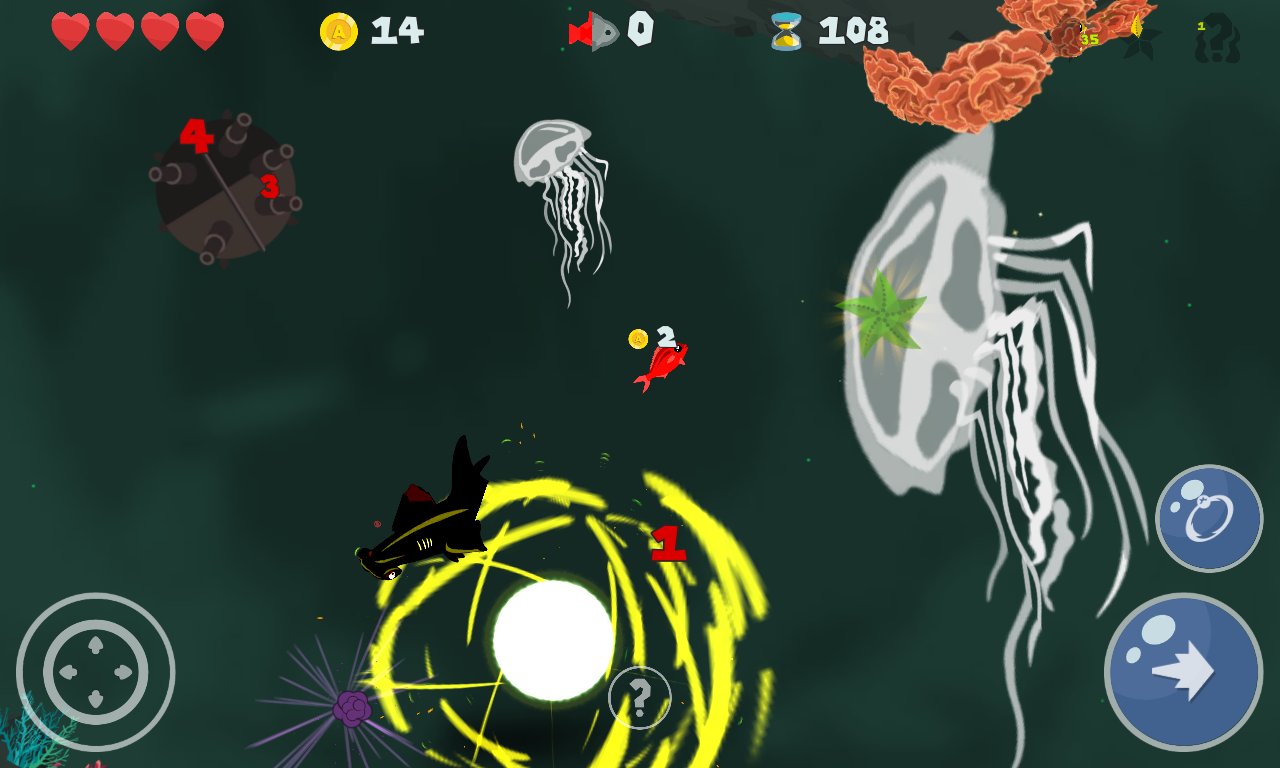Activate the bubble ability button
The width and height of the screenshot is (1280, 768).
coord(1209,518)
